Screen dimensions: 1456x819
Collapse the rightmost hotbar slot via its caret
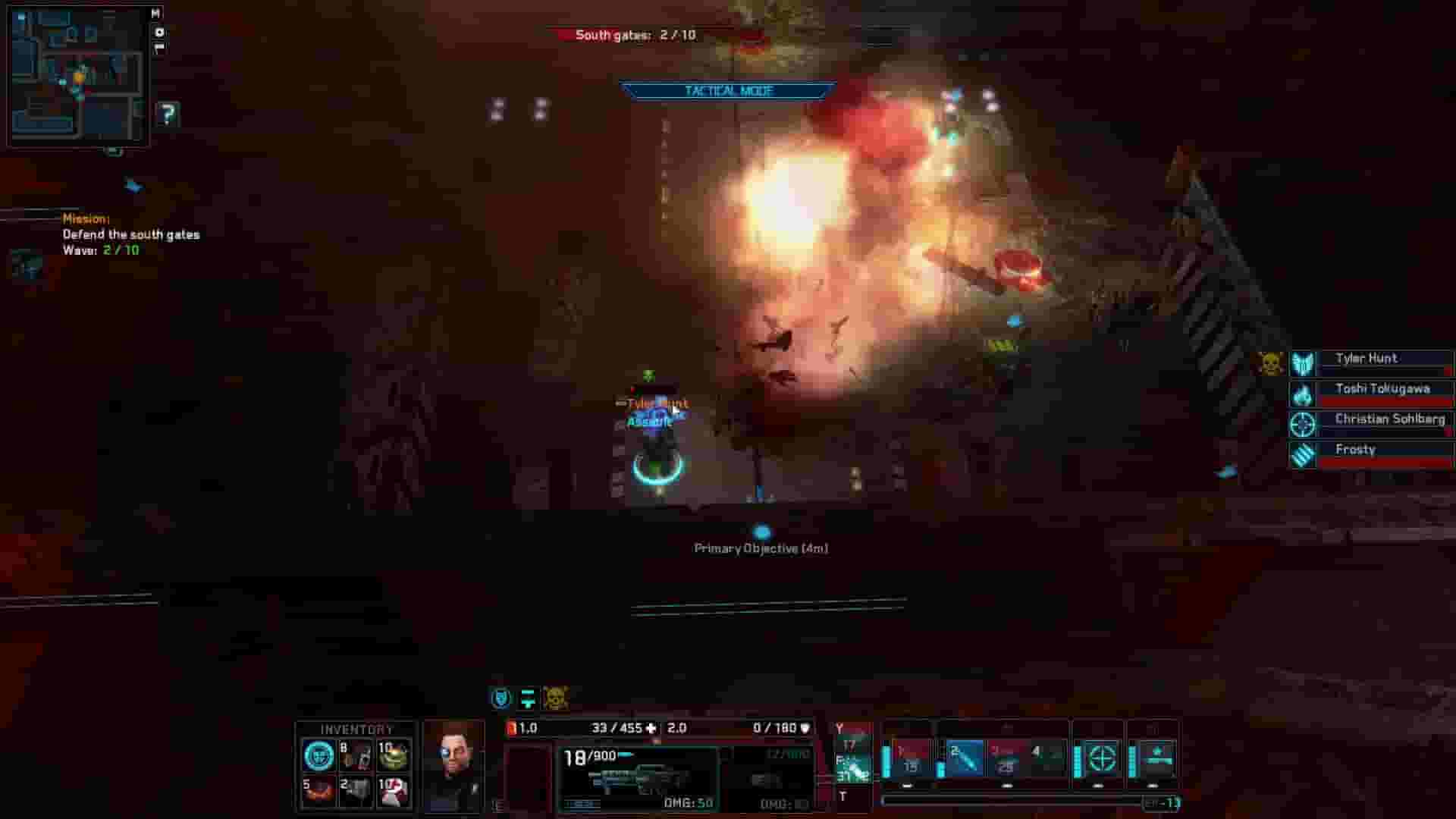(x=1152, y=786)
